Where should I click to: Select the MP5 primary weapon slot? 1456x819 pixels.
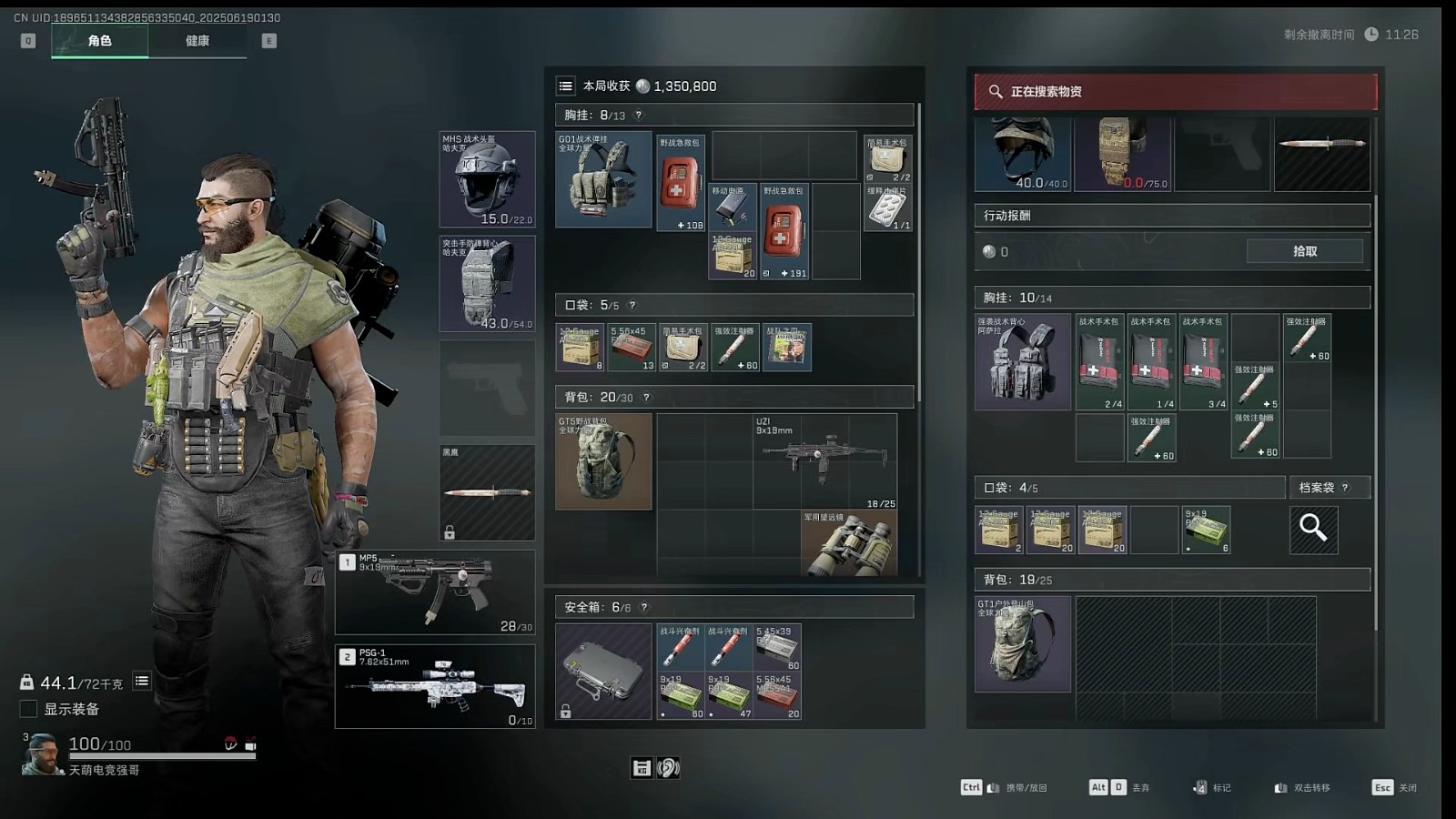pos(435,592)
